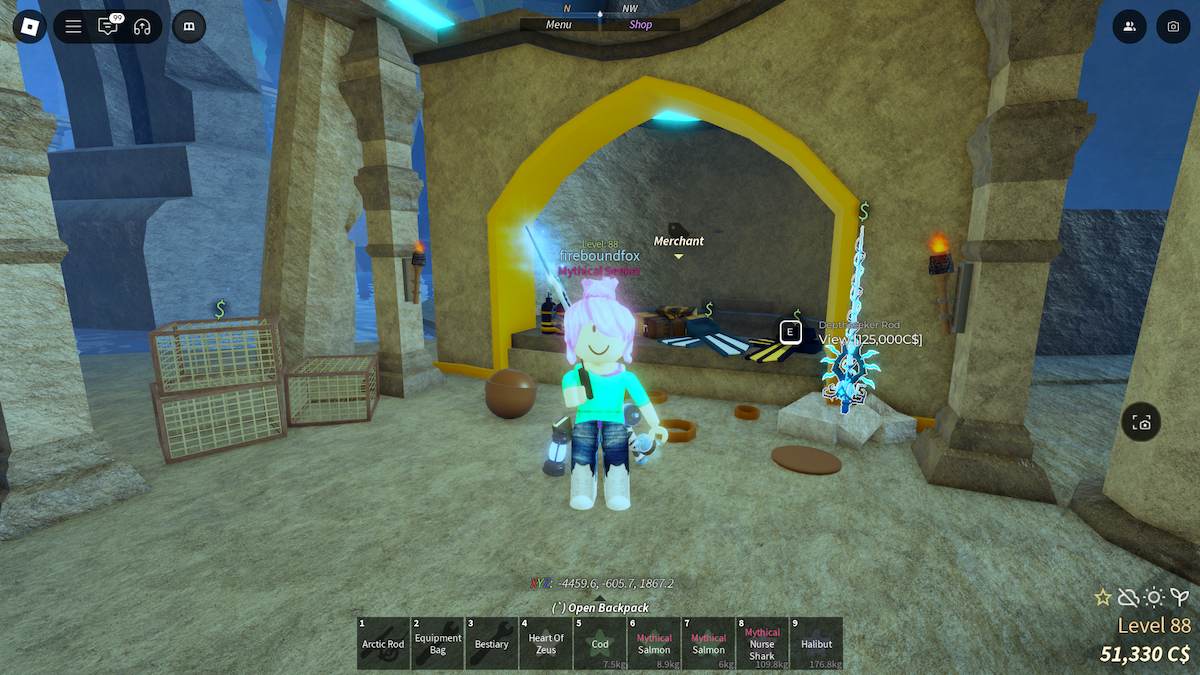The image size is (1200, 675).
Task: Open the book icon in the top bar
Action: click(189, 27)
